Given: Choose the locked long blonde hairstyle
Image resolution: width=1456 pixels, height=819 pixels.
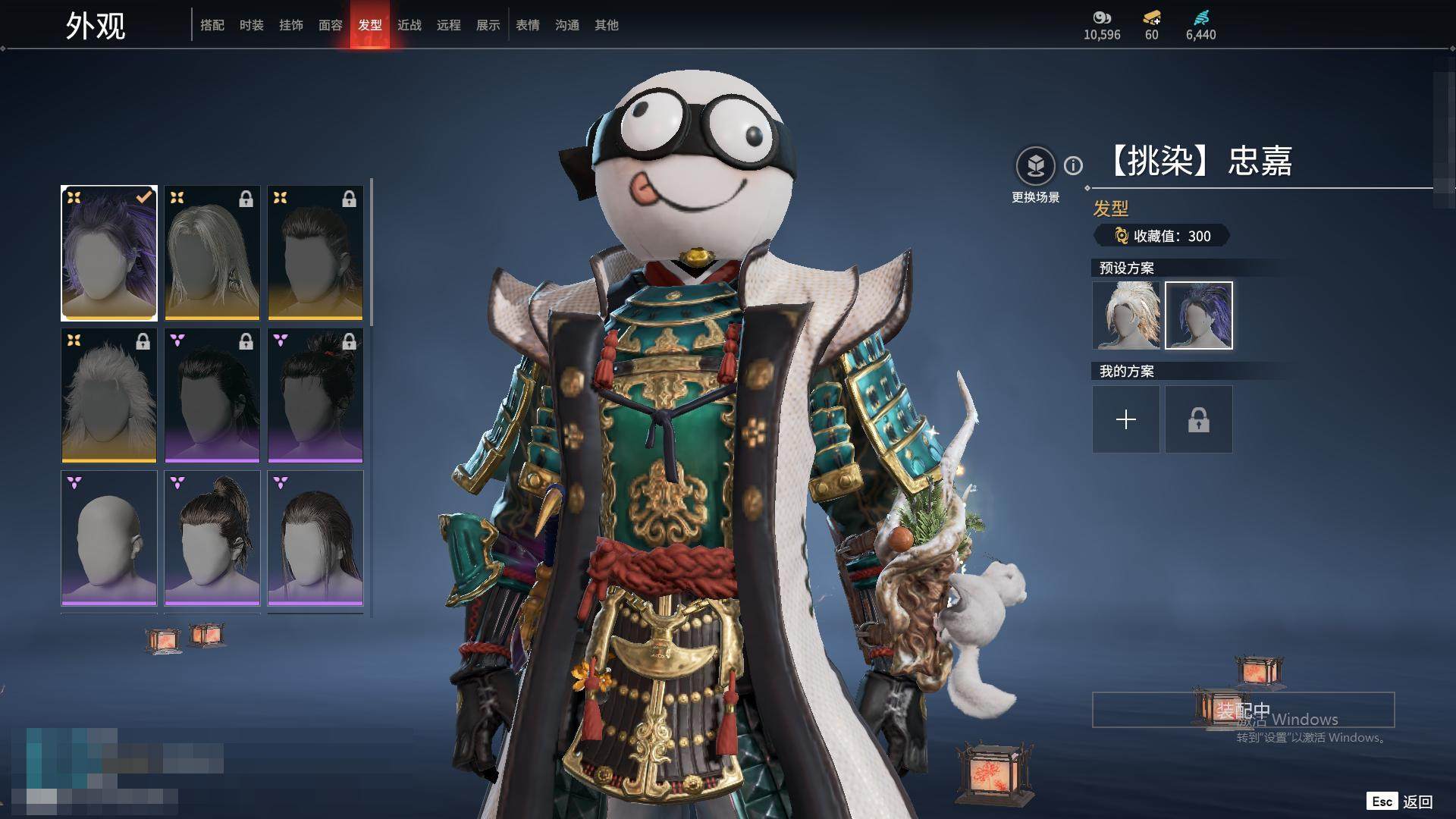Looking at the screenshot, I should 212,253.
